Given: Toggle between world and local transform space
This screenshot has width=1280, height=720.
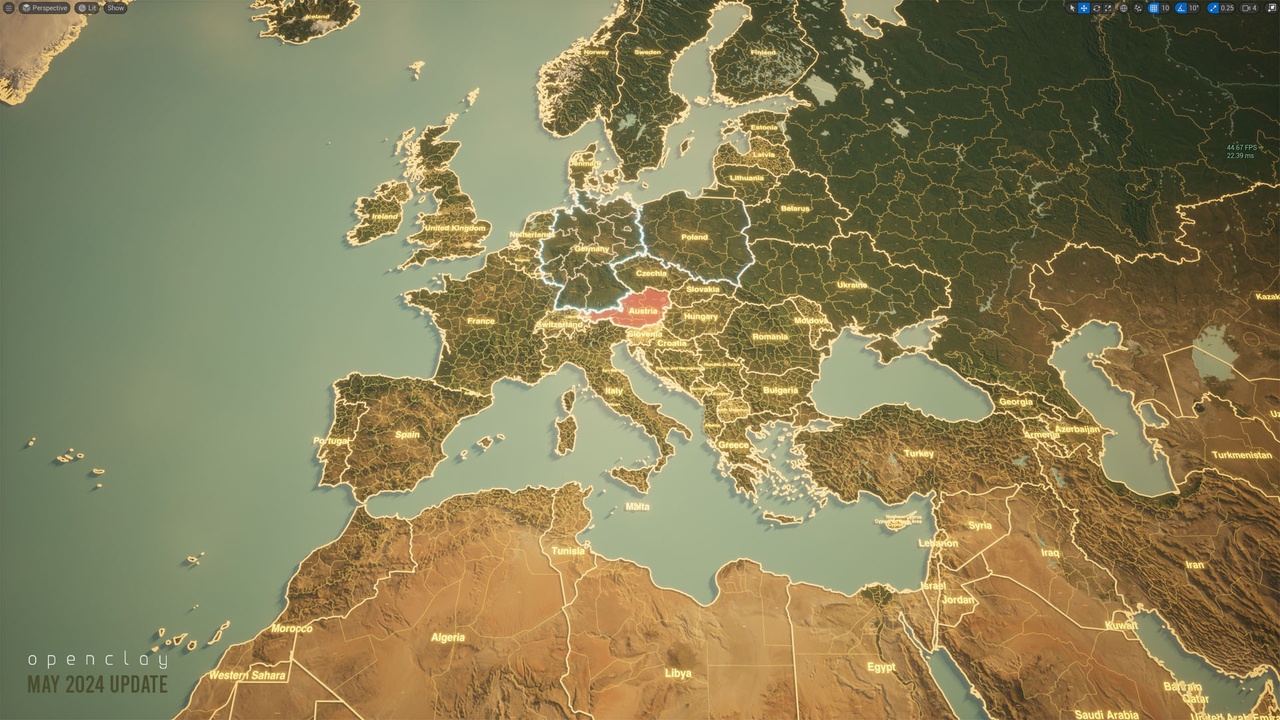Looking at the screenshot, I should (x=1123, y=7).
